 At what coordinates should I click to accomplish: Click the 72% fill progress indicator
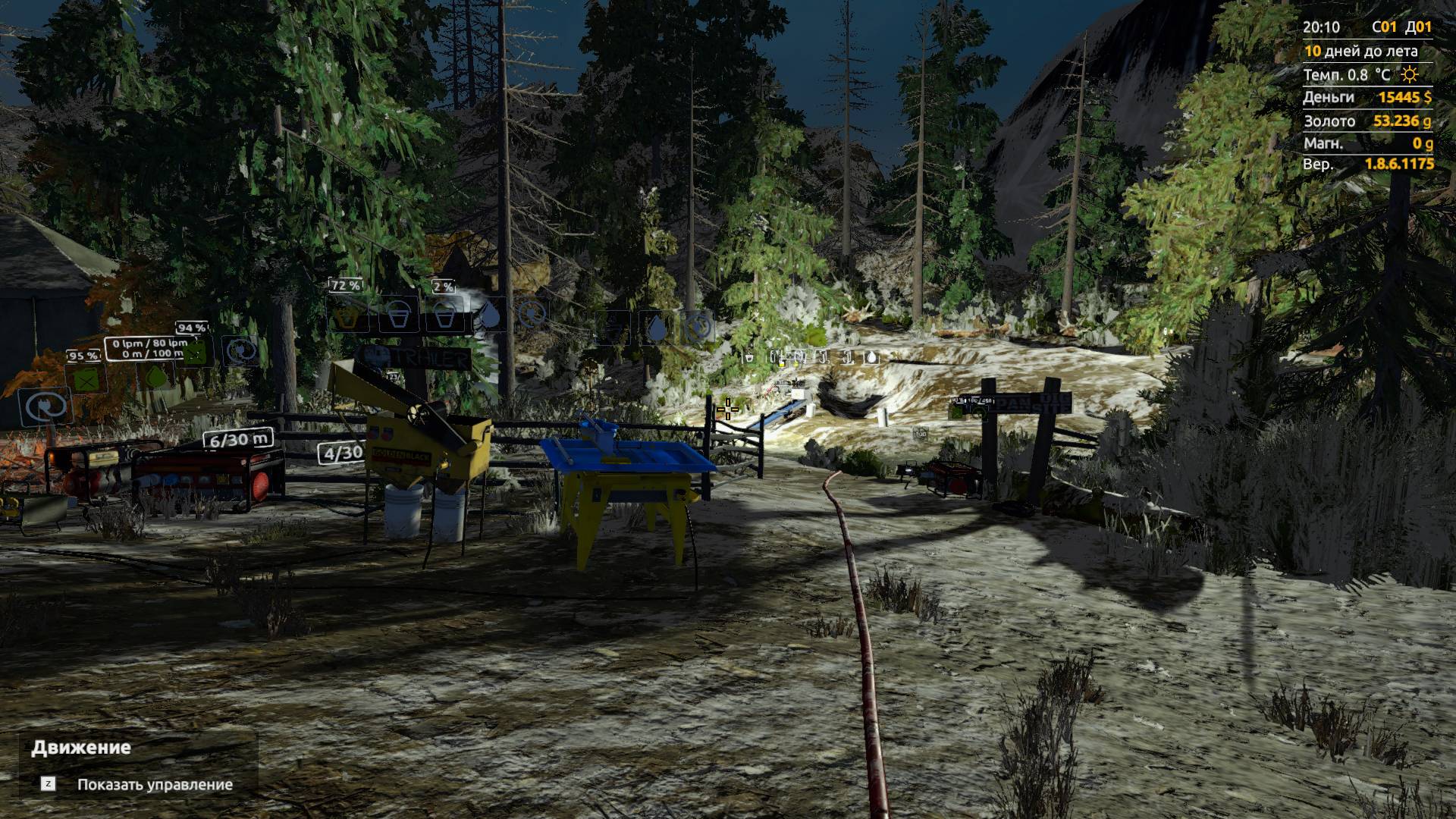coord(345,285)
